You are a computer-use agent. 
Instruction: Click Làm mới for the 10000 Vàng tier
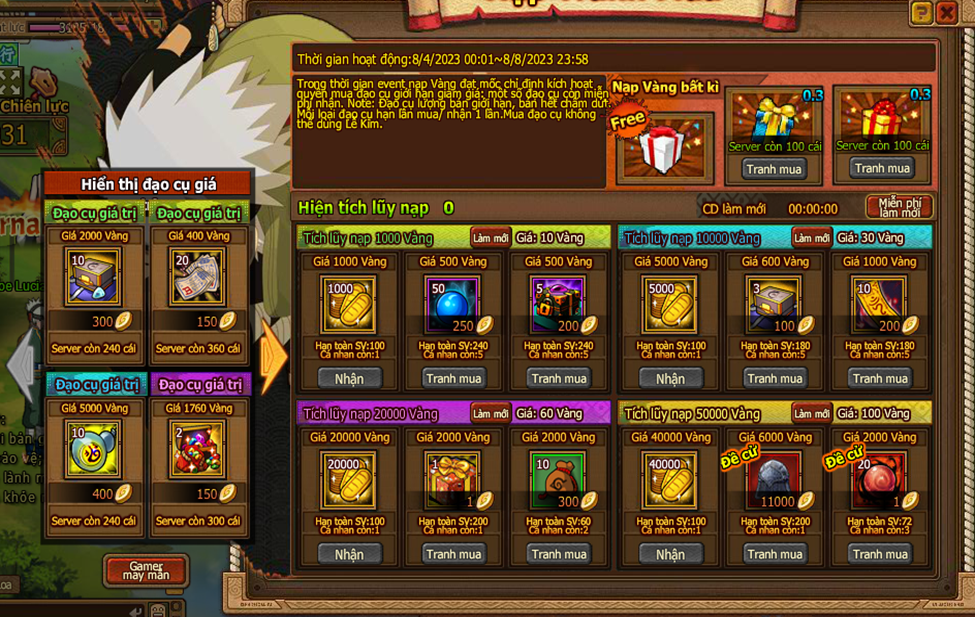(811, 238)
